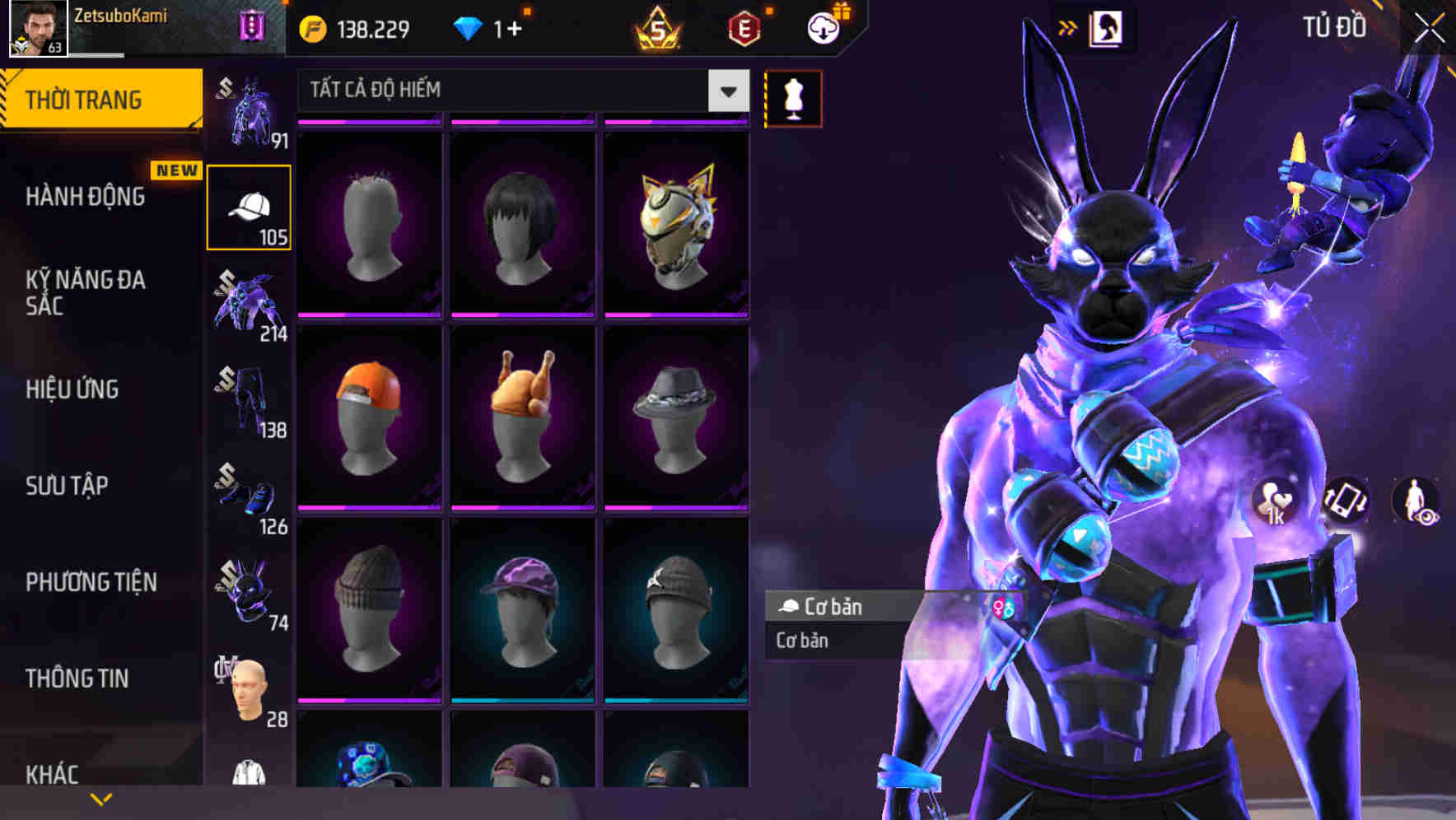1456x820 pixels.
Task: Open the gold coin balance top-up
Action: 313,27
